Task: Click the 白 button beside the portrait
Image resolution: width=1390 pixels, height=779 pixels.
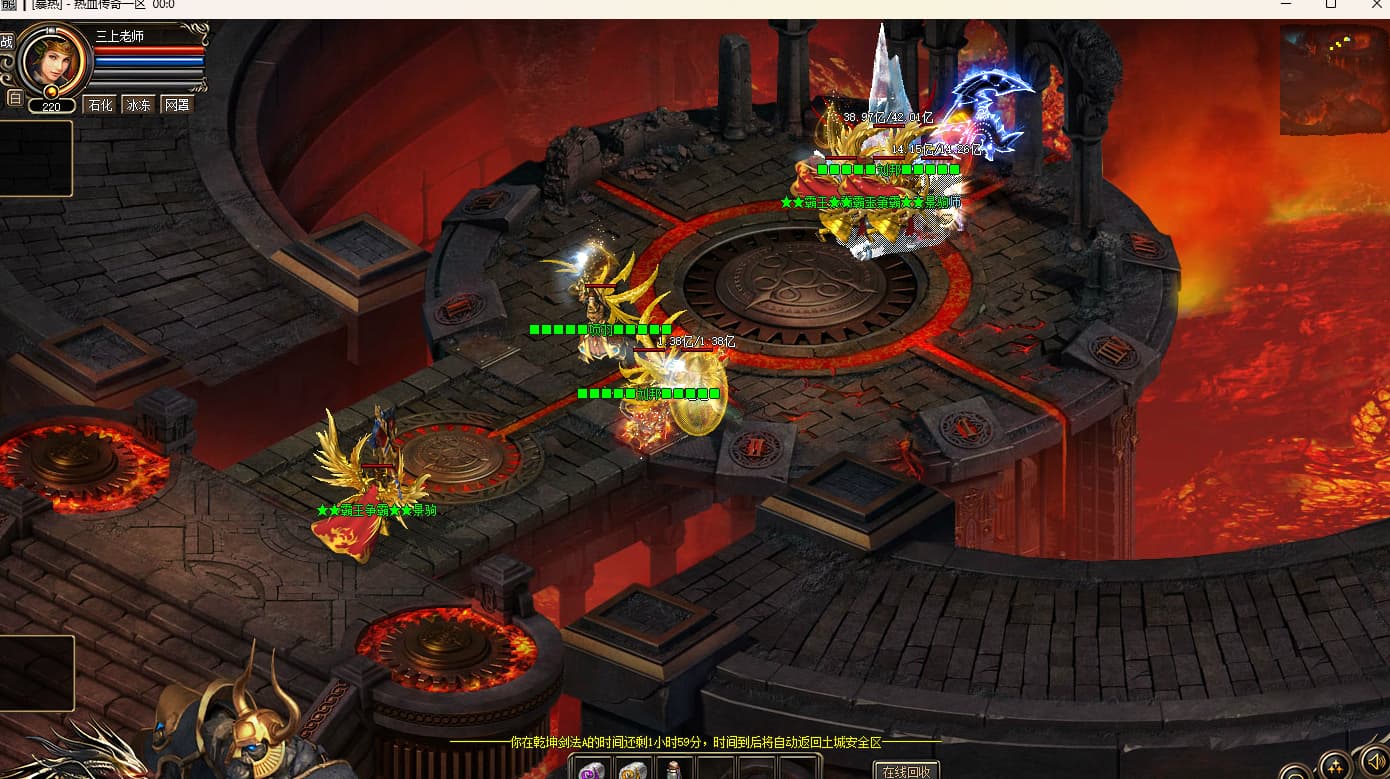Action: coord(14,98)
